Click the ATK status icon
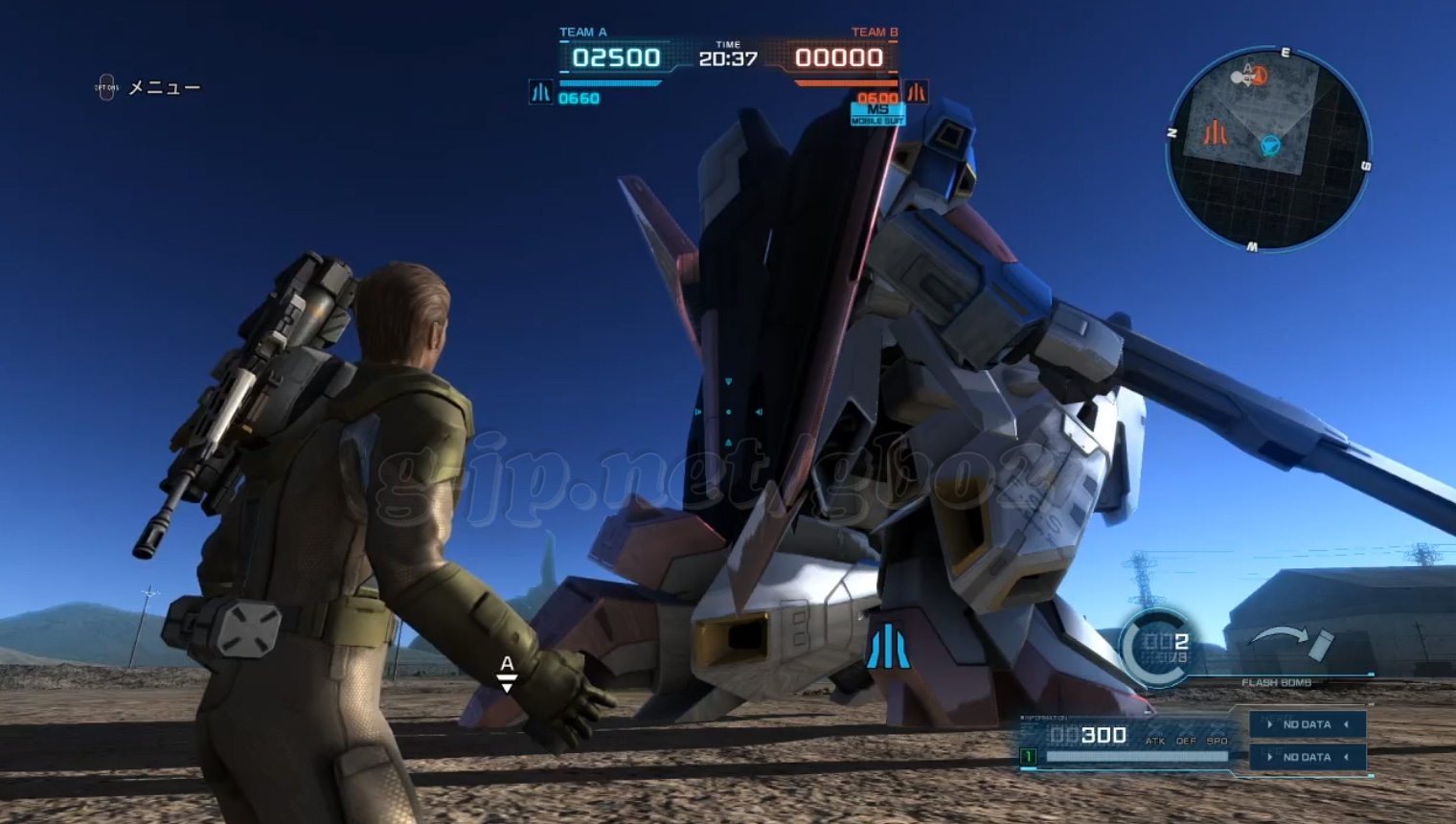1456x824 pixels. (x=1156, y=736)
